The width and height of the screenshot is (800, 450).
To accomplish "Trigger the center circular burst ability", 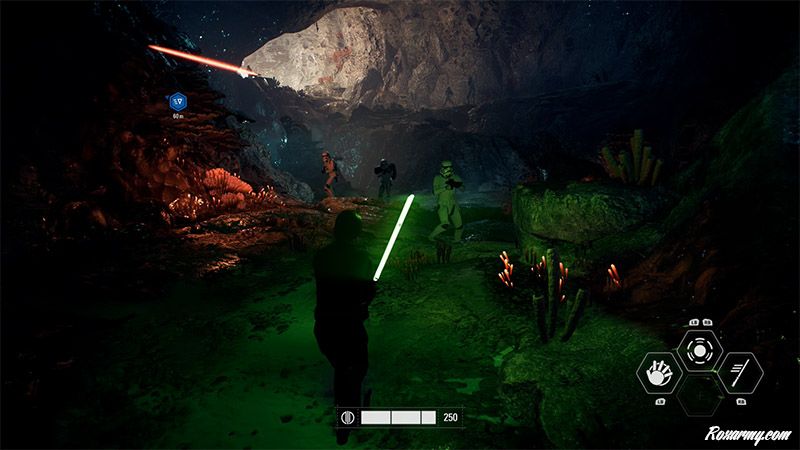I will point(699,351).
